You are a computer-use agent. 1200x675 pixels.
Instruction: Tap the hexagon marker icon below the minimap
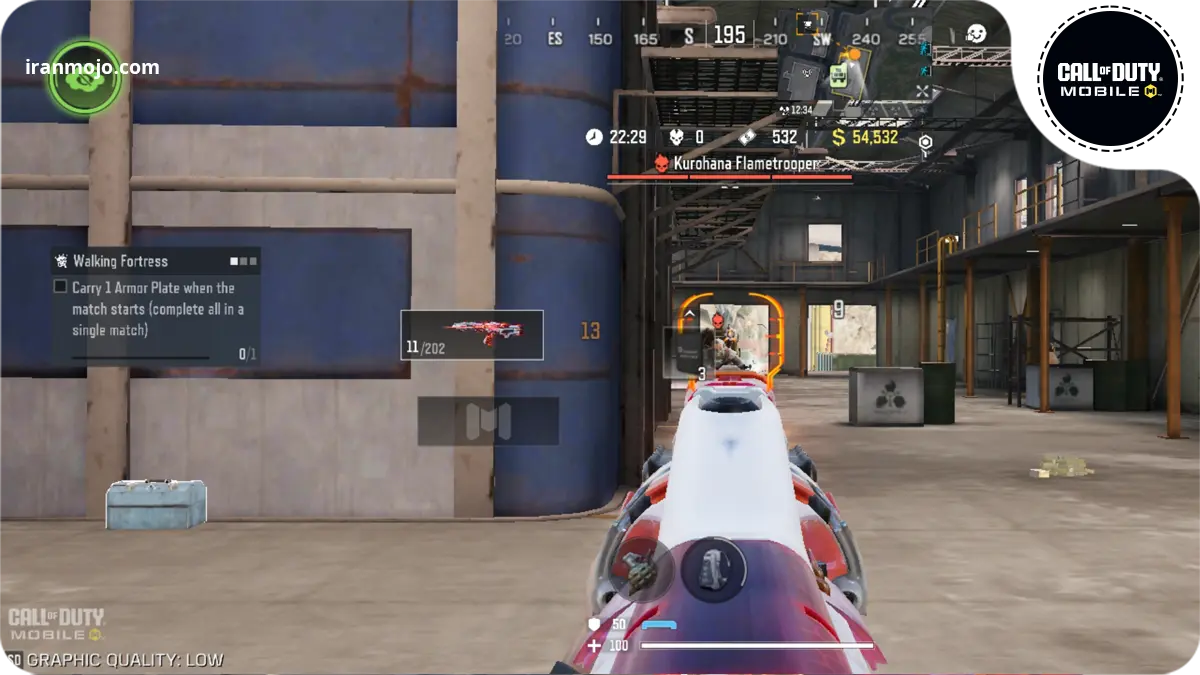coord(926,143)
